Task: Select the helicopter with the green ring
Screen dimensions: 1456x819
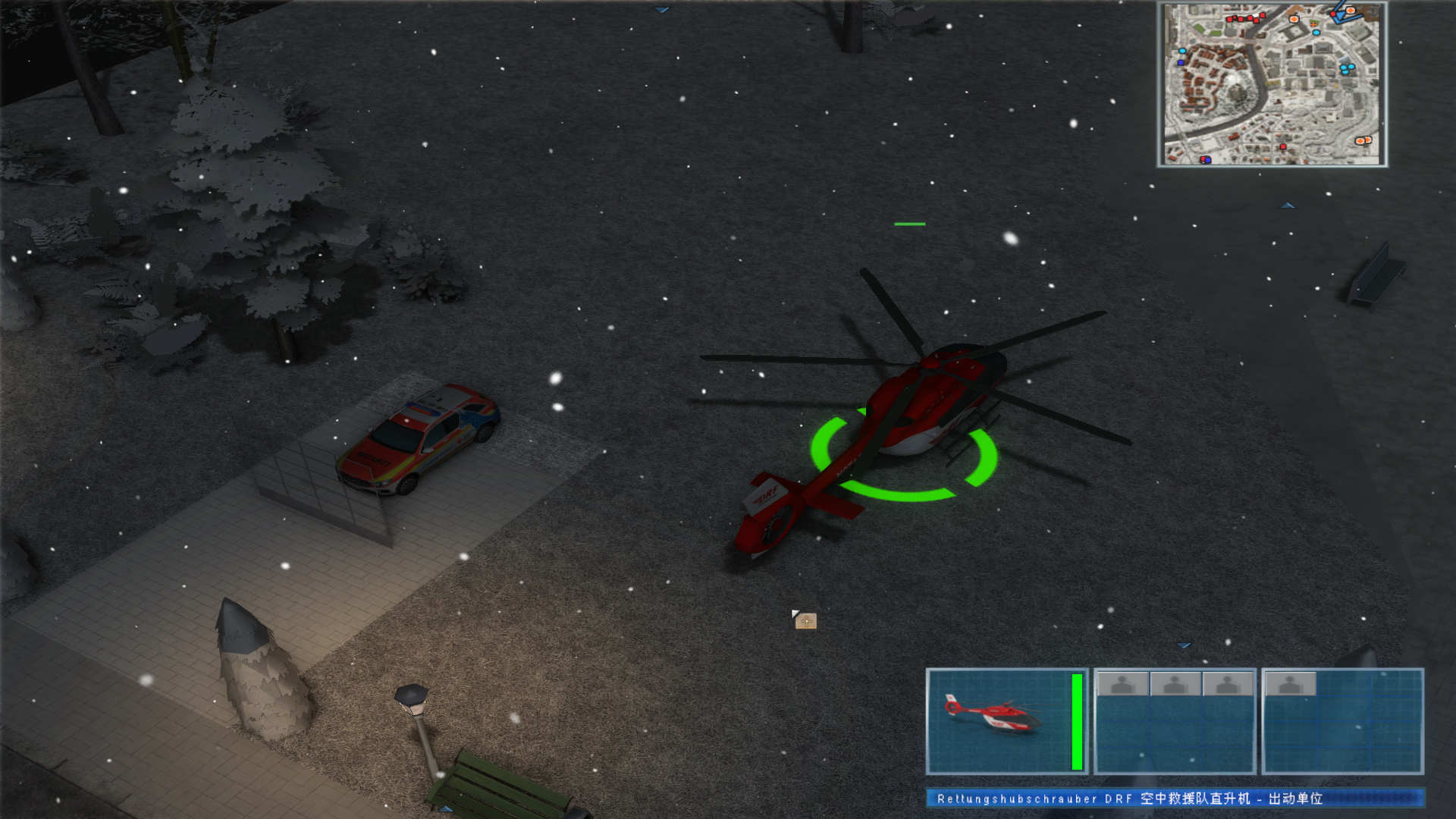Action: pos(910,425)
